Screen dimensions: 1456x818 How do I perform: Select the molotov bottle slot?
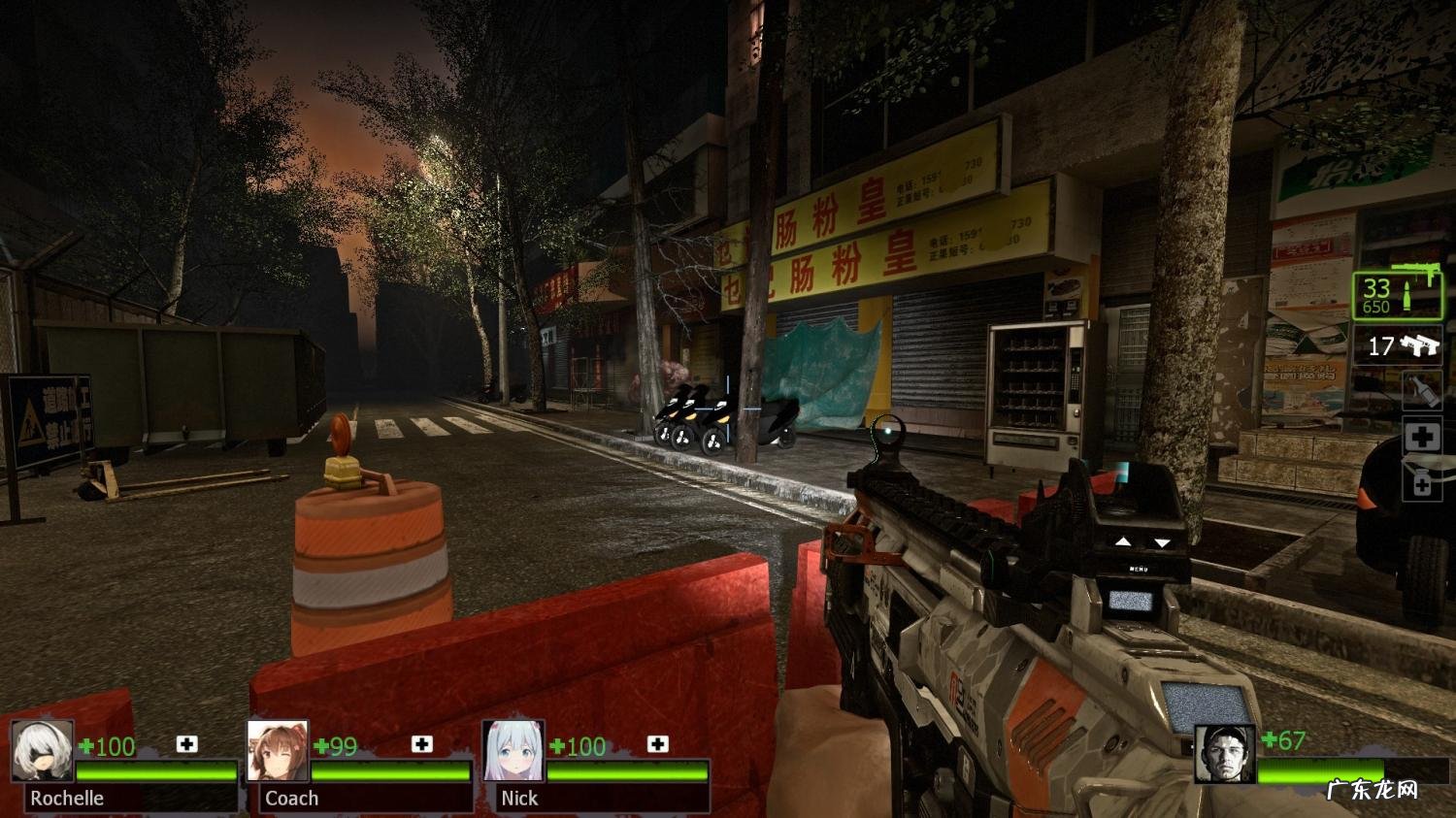click(1421, 392)
